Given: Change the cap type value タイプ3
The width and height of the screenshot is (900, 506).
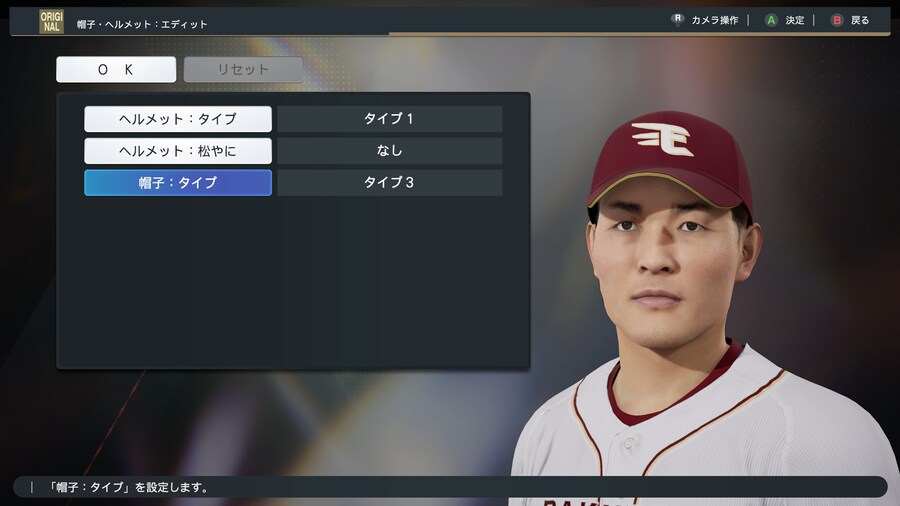Looking at the screenshot, I should (389, 183).
